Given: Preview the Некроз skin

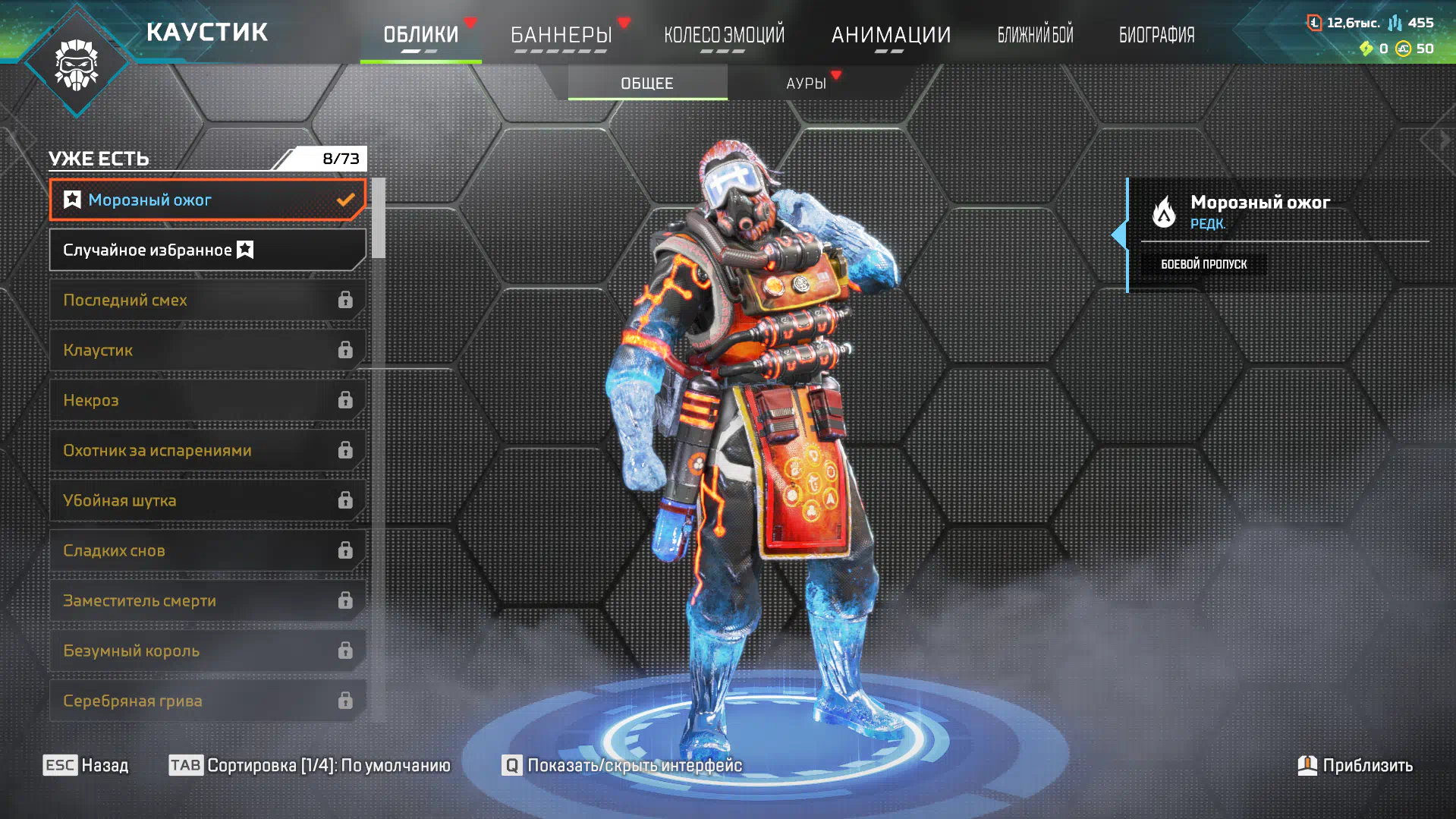Looking at the screenshot, I should [206, 401].
